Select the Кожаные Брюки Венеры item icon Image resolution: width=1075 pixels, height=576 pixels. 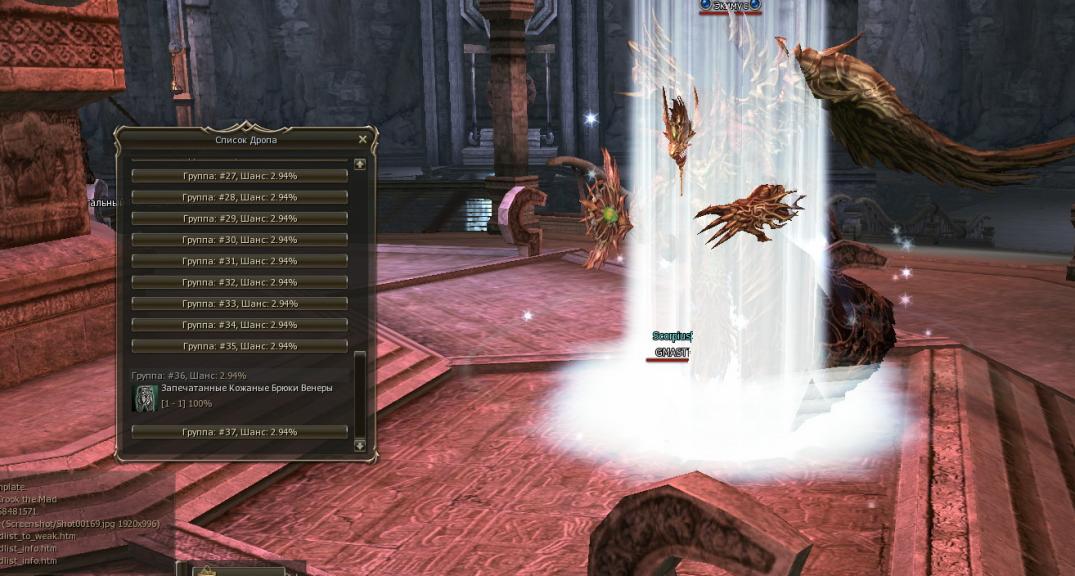[145, 397]
